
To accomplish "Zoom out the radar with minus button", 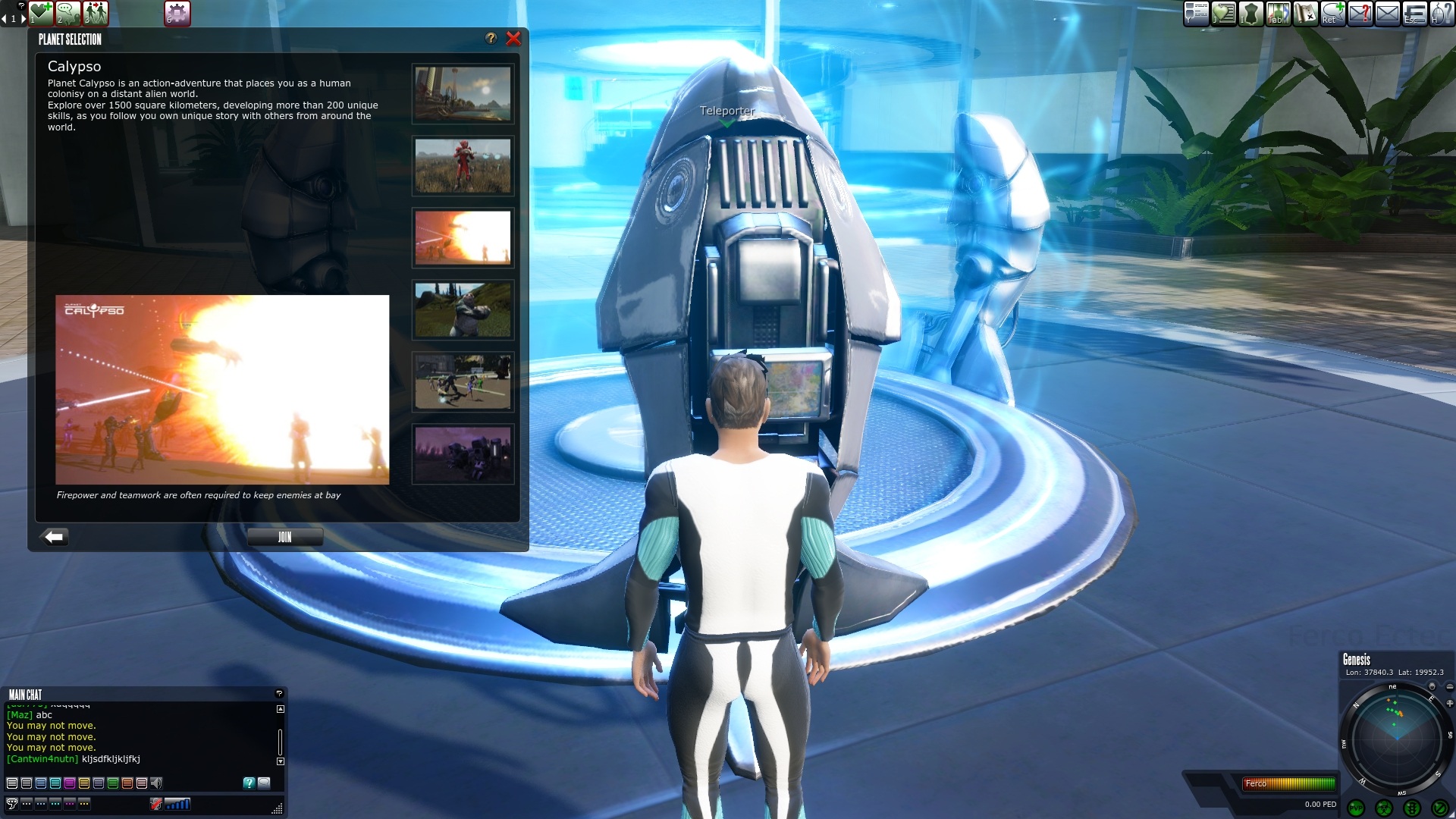I will click(1449, 687).
